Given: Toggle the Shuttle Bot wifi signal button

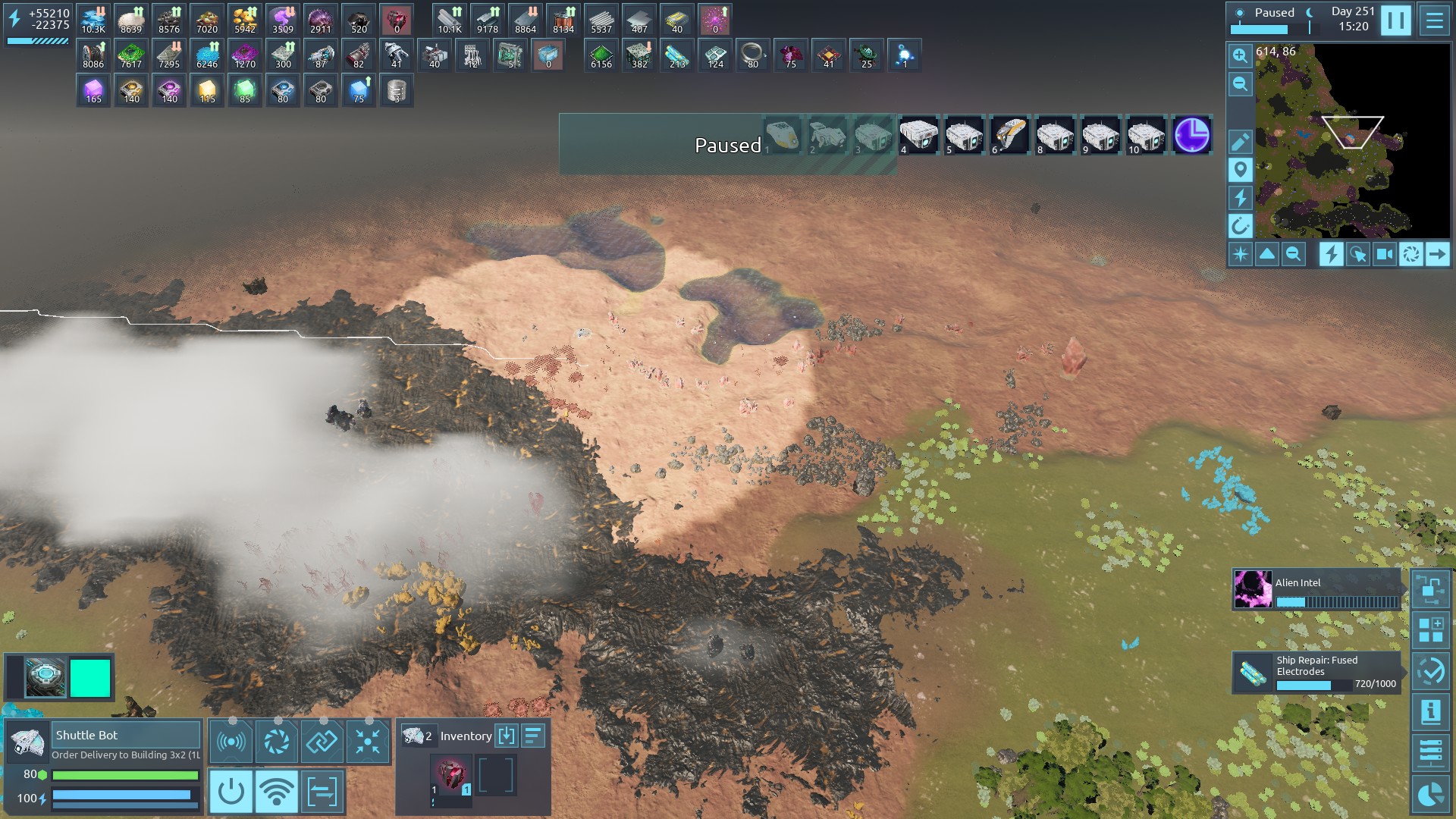Looking at the screenshot, I should click(x=277, y=792).
